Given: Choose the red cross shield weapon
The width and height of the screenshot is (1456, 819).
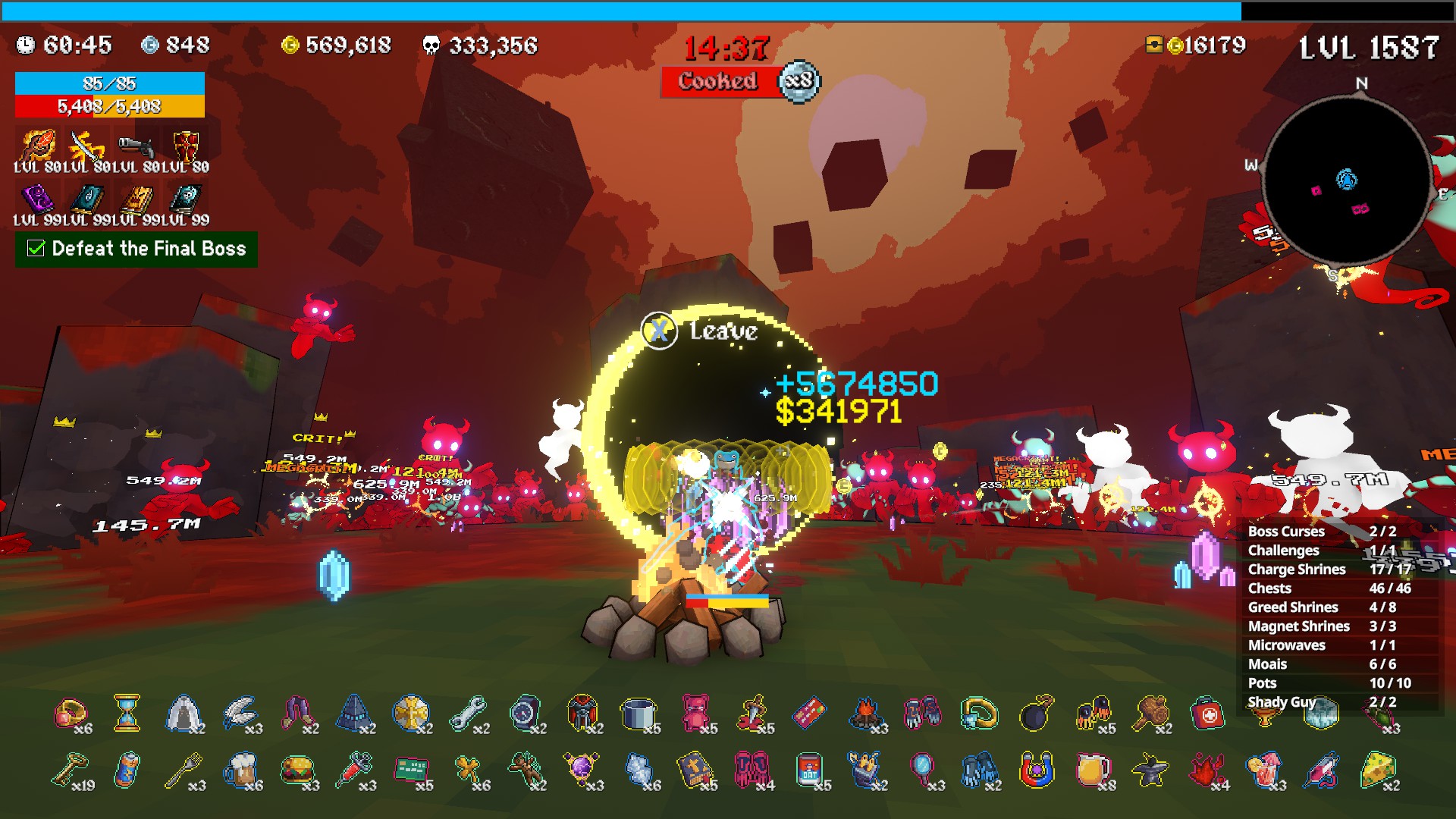Looking at the screenshot, I should (186, 145).
